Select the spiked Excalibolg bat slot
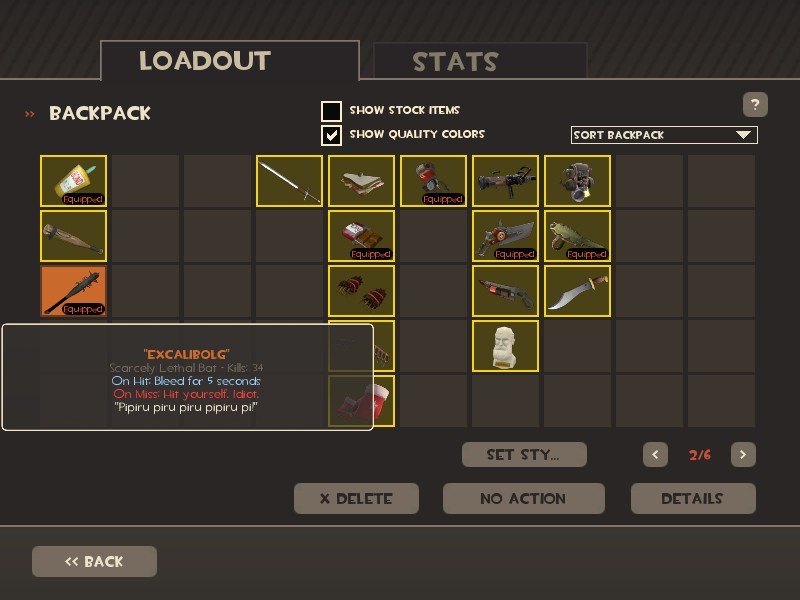The height and width of the screenshot is (600, 800). point(73,291)
